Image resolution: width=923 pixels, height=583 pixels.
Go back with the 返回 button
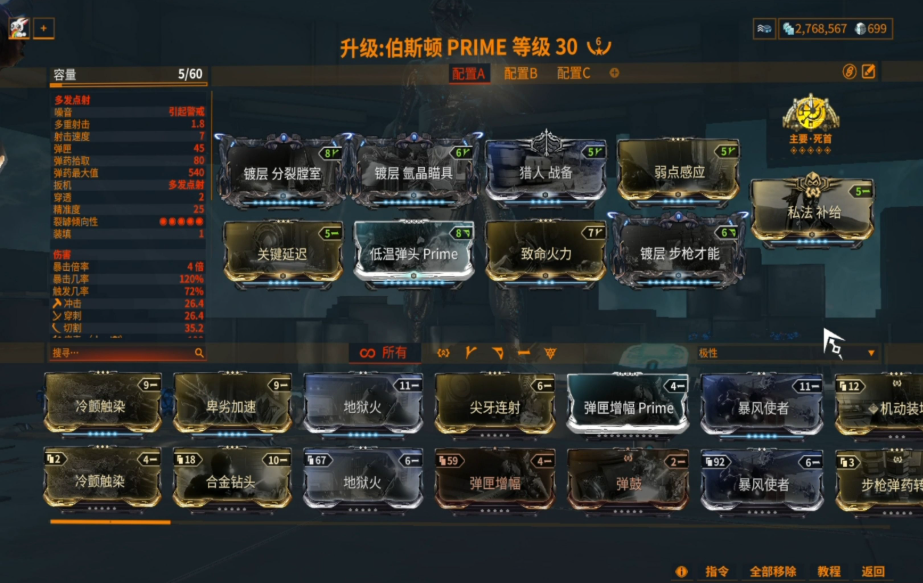tap(873, 571)
